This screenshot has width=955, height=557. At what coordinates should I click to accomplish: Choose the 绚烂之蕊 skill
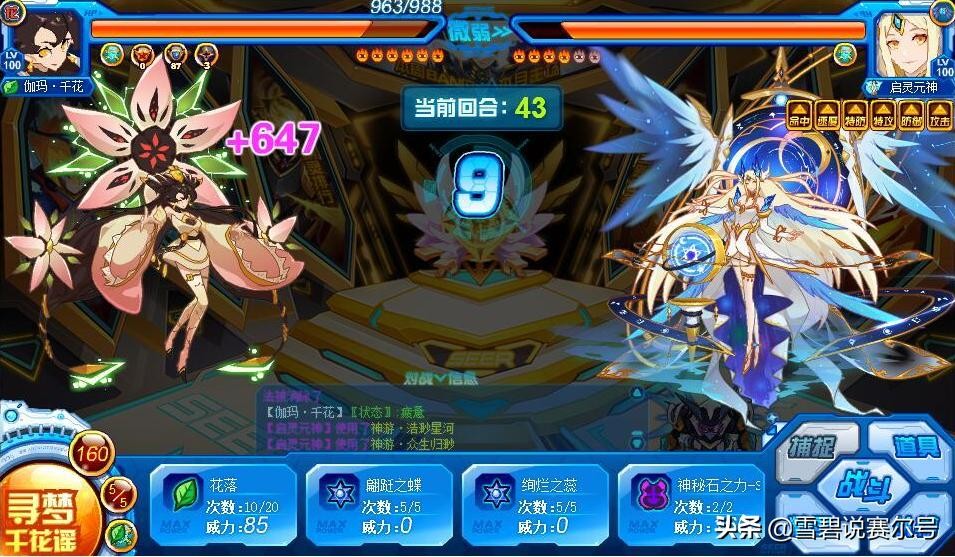[x=536, y=504]
